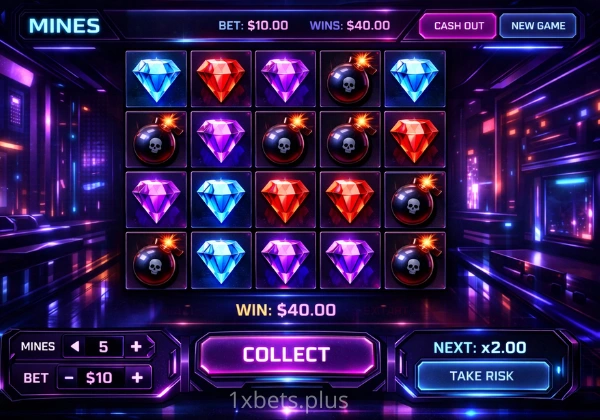The image size is (600, 420).
Task: Decrease the mines count with the left arrow
Action: (x=72, y=346)
